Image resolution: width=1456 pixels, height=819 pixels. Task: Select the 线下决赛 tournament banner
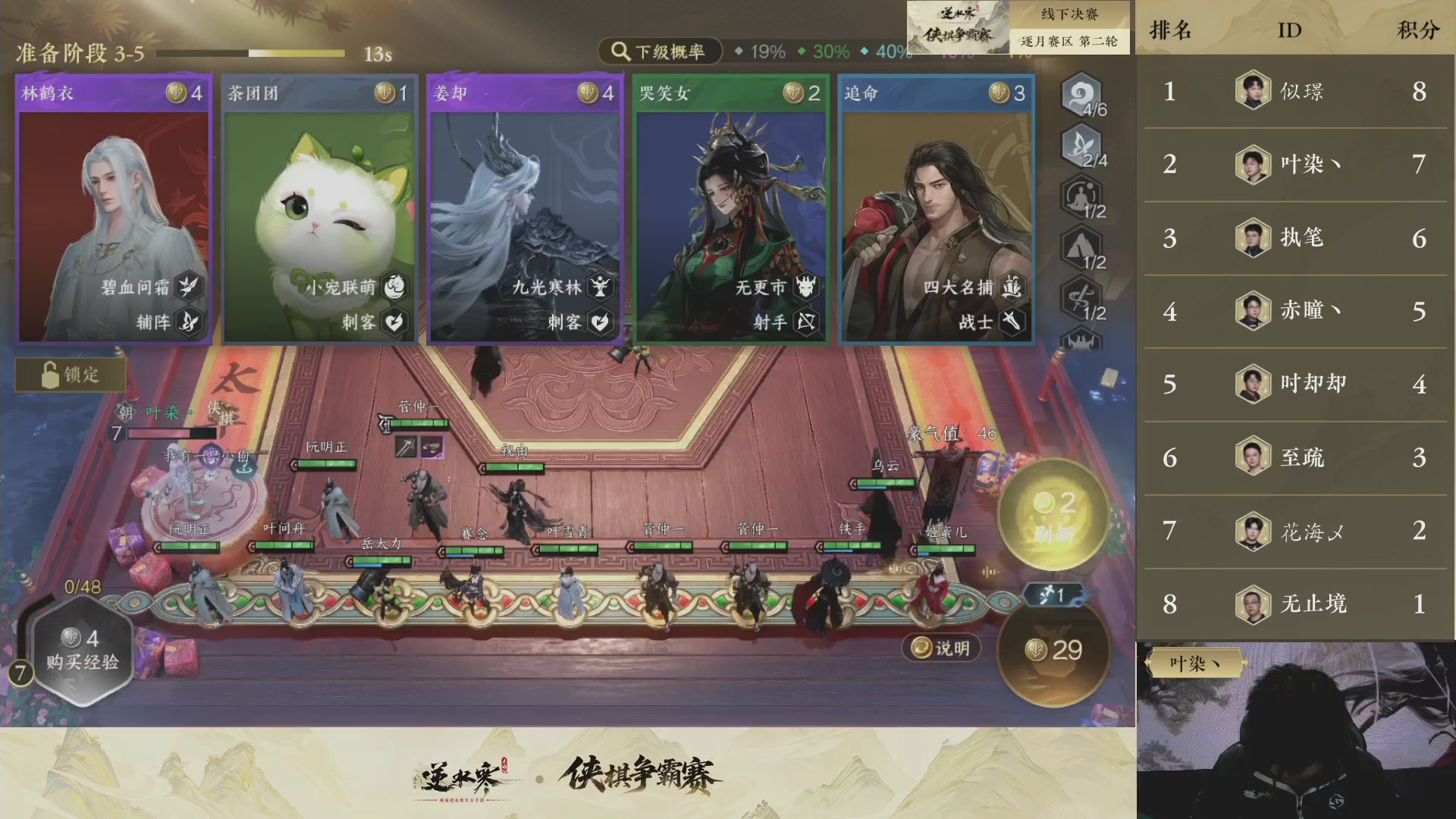[x=1068, y=14]
